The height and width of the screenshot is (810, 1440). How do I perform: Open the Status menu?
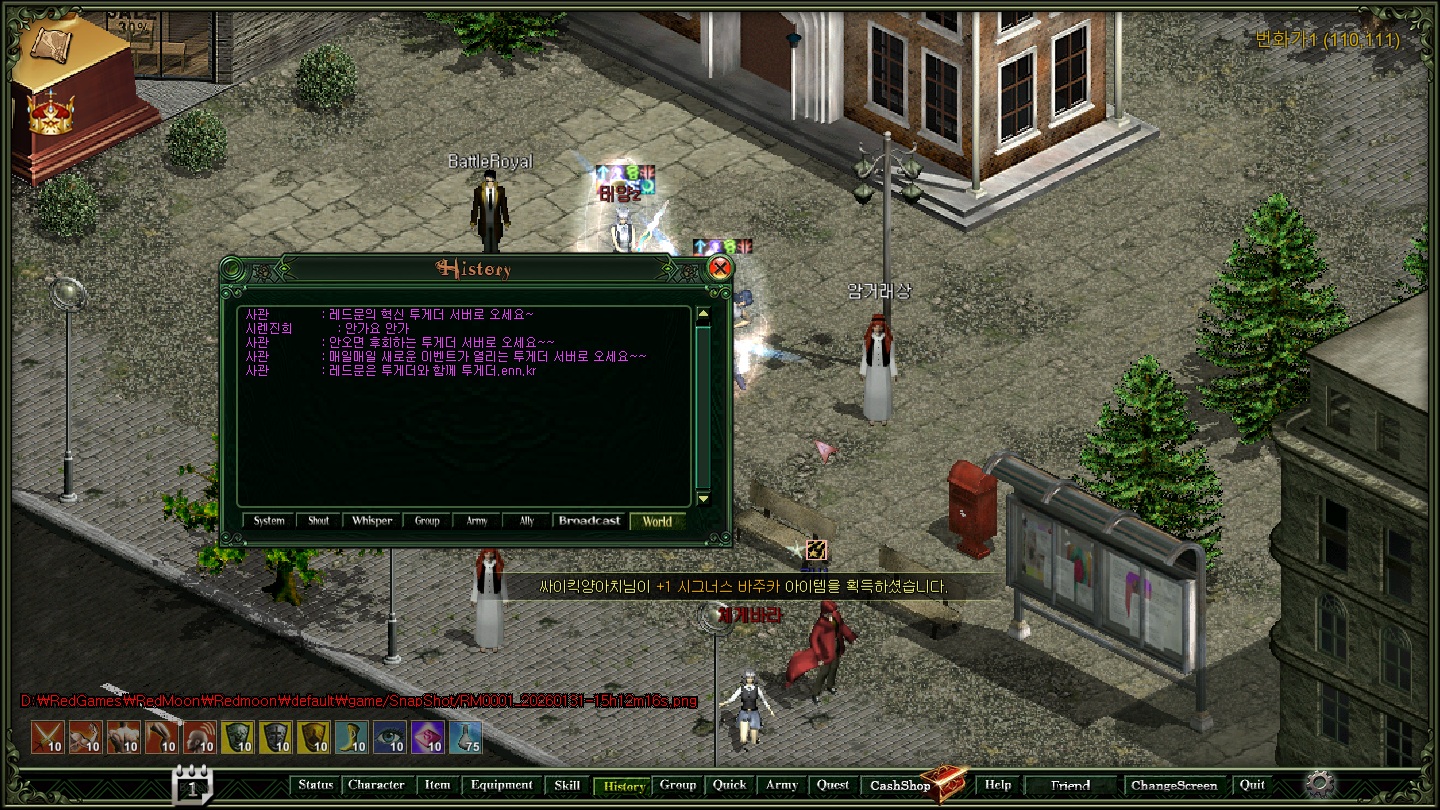click(315, 785)
